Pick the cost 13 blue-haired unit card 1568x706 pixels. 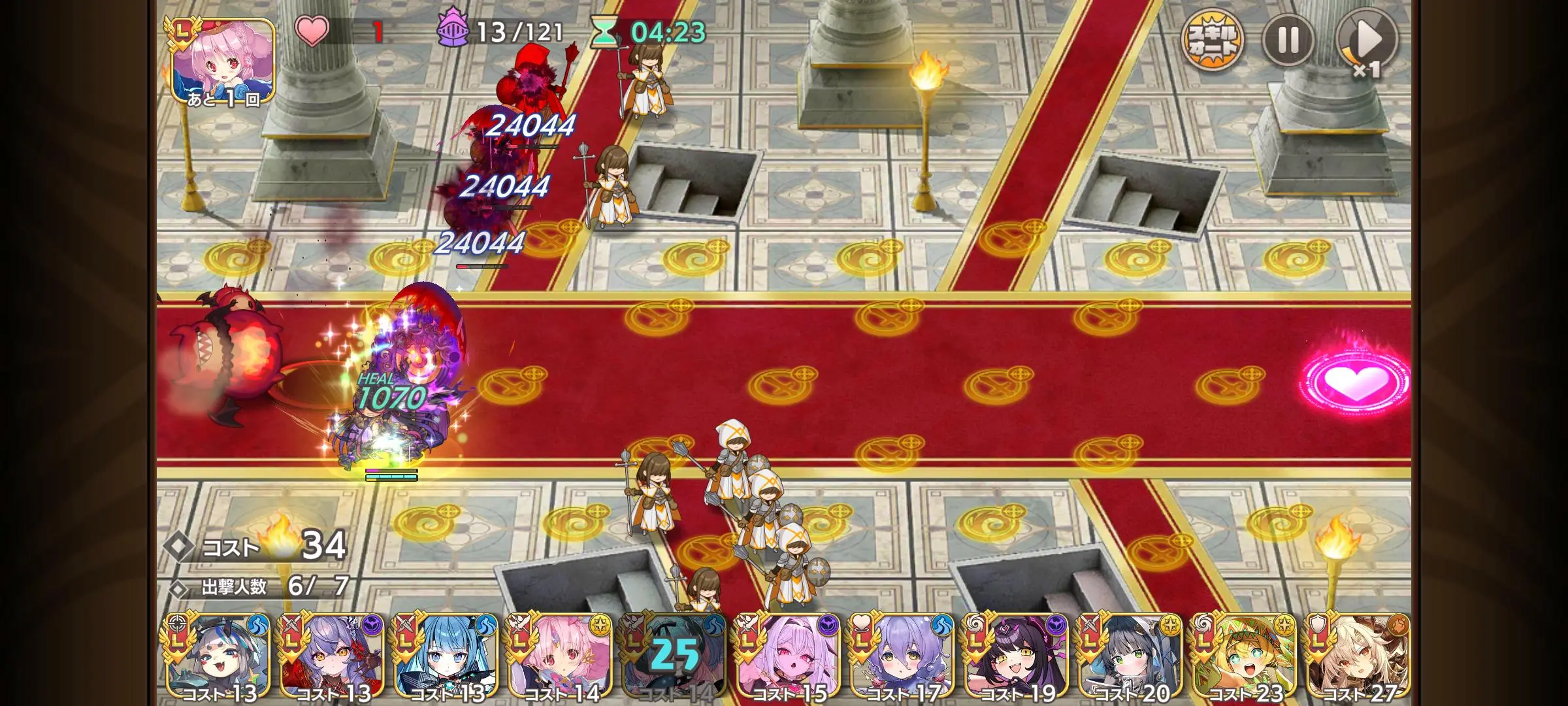tap(446, 657)
